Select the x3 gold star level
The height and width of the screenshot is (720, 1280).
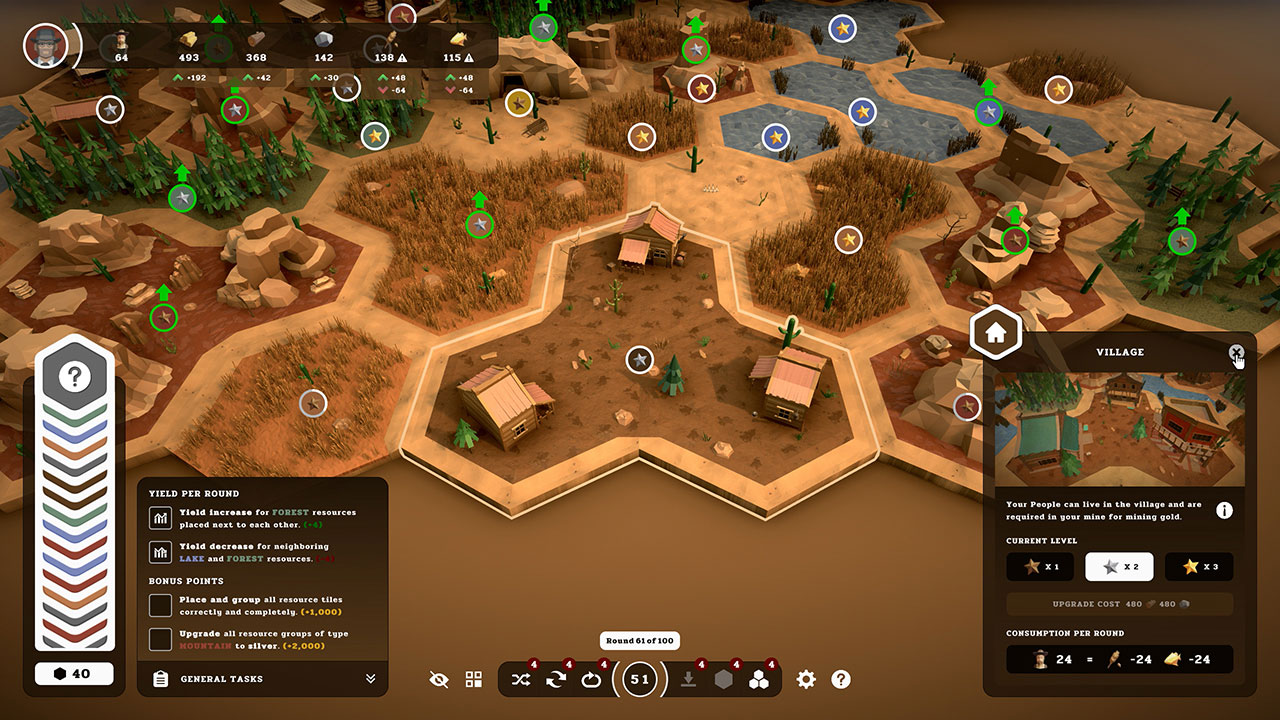click(1198, 567)
